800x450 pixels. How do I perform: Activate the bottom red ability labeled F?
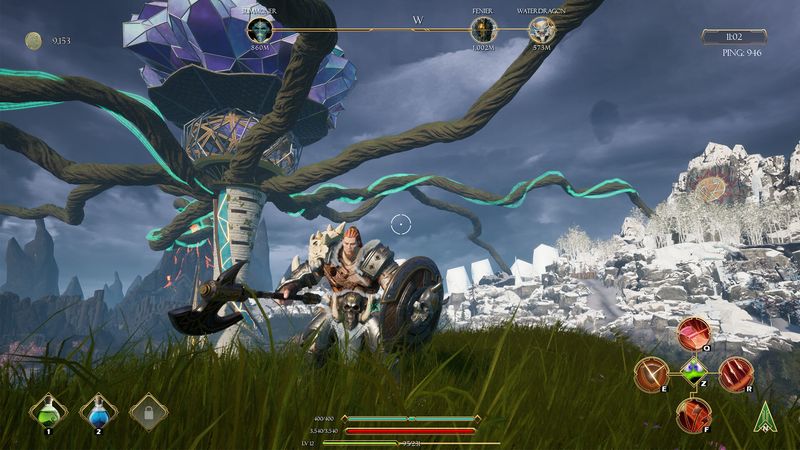coord(693,414)
